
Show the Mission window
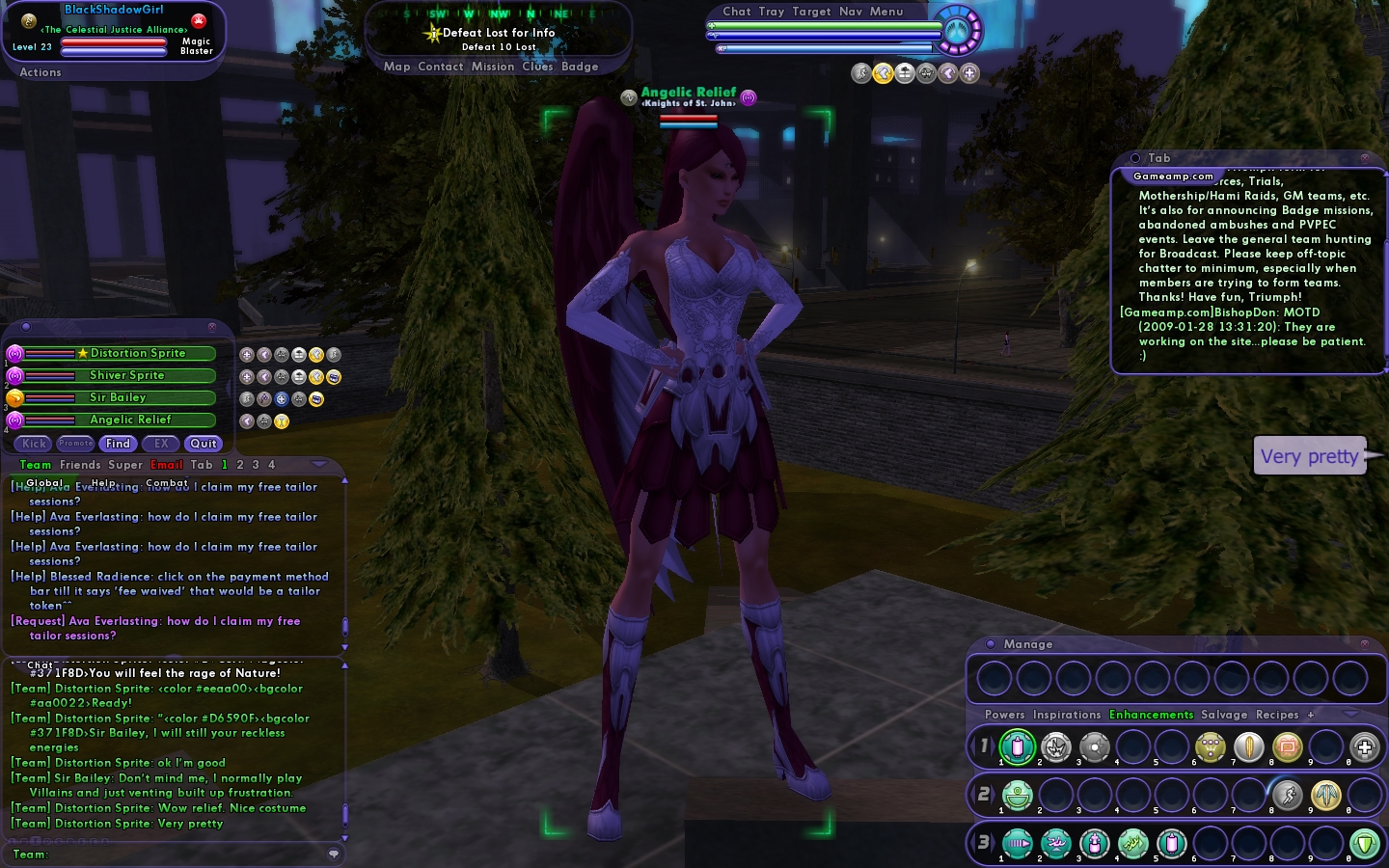(x=493, y=67)
